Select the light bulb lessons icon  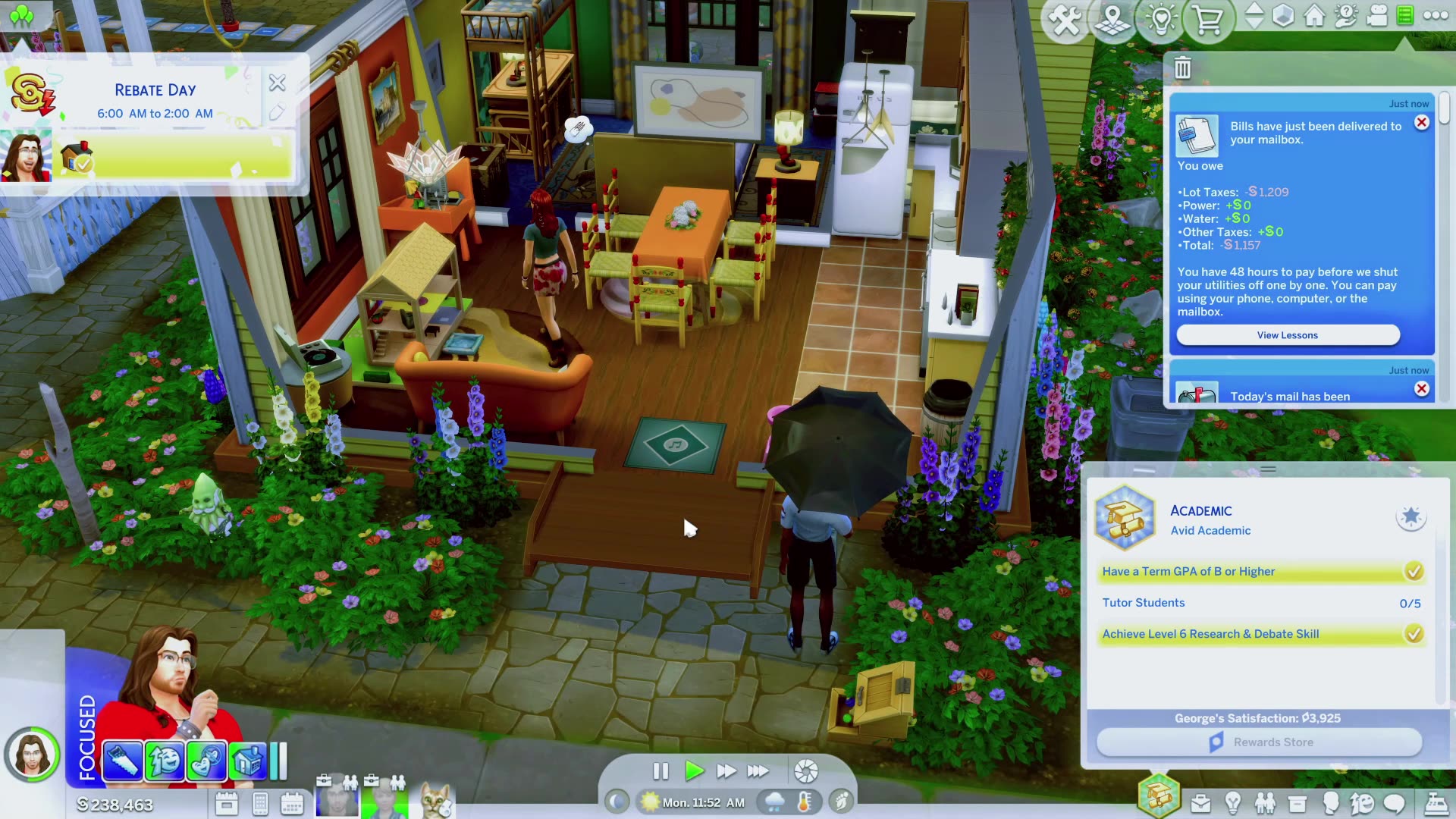[1161, 19]
